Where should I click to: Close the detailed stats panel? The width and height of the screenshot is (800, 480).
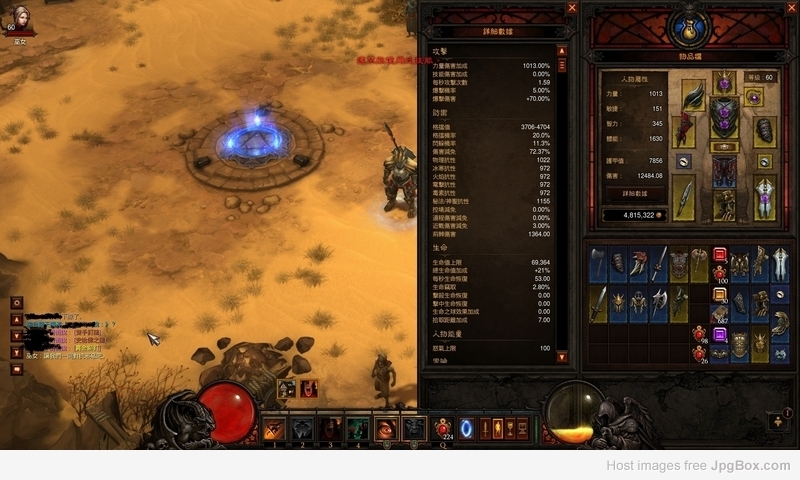(x=572, y=7)
